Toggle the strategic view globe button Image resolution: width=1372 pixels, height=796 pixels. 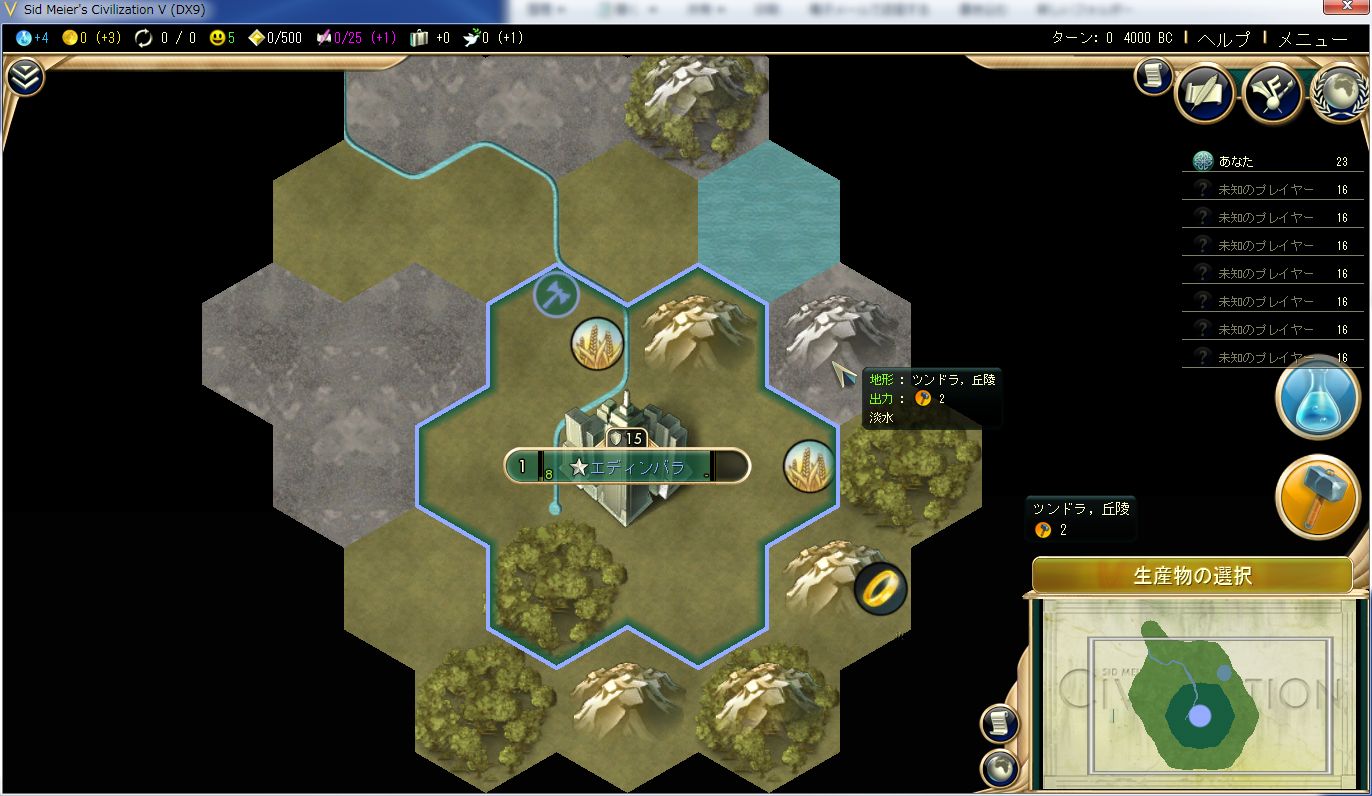click(x=999, y=769)
